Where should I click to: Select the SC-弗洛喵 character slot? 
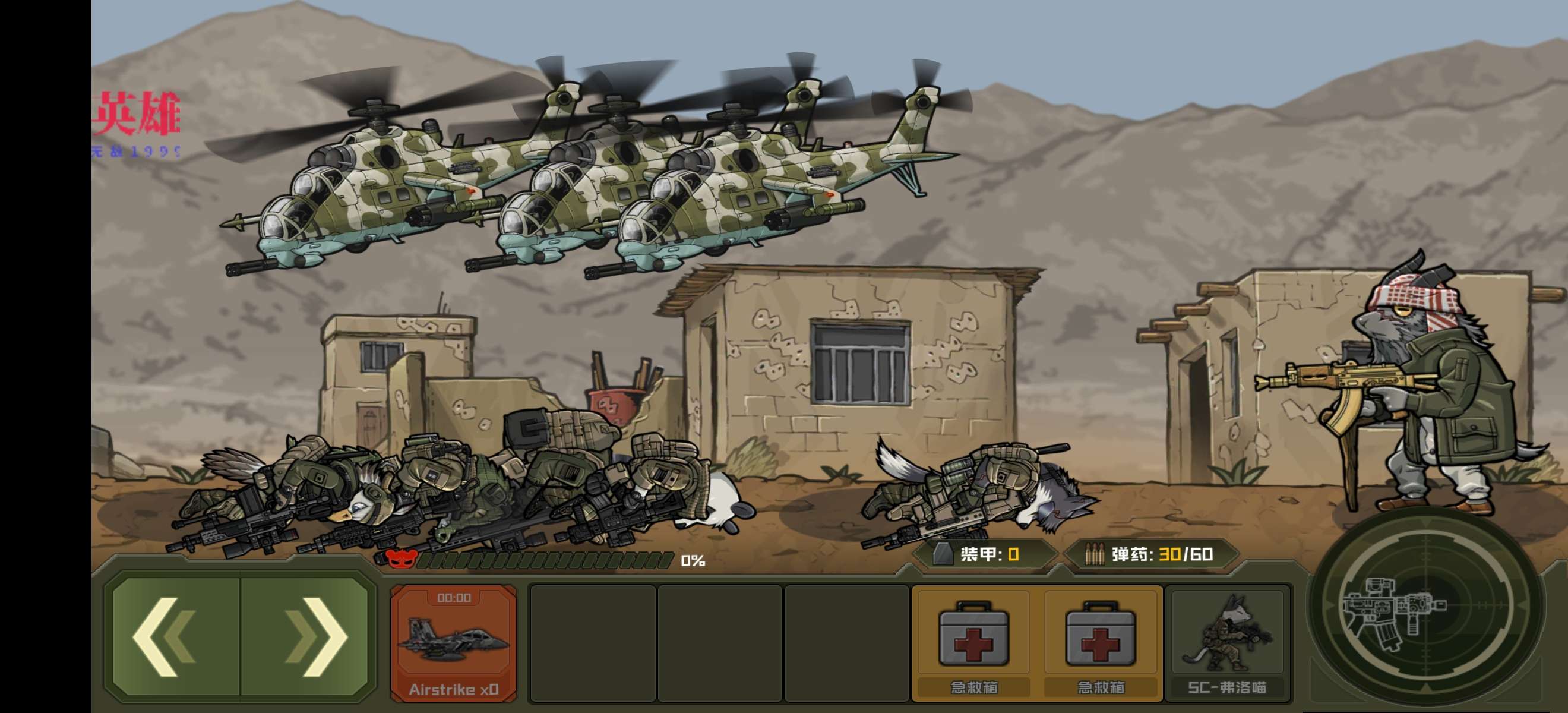pyautogui.click(x=1227, y=643)
